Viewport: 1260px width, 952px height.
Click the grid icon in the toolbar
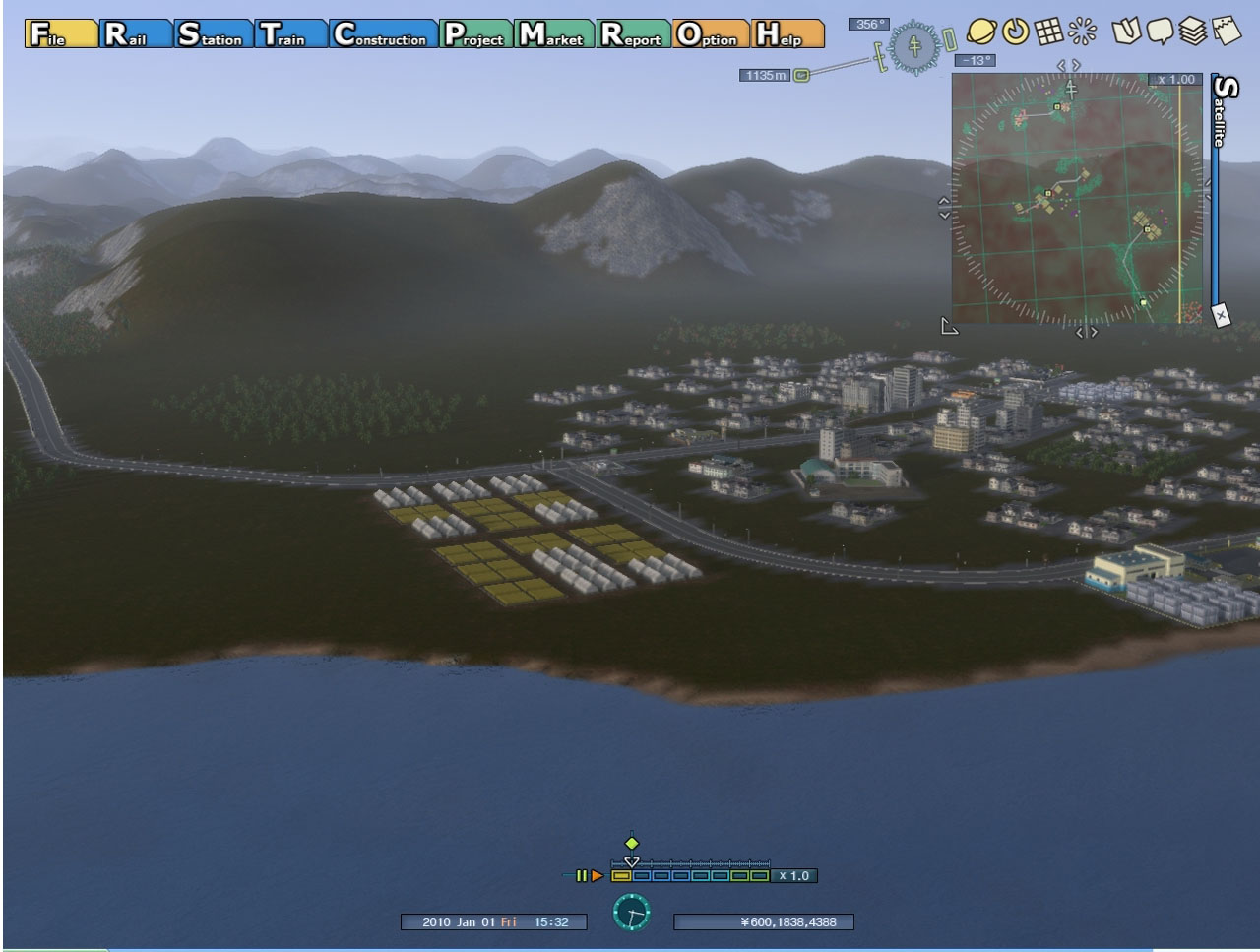[x=1049, y=32]
